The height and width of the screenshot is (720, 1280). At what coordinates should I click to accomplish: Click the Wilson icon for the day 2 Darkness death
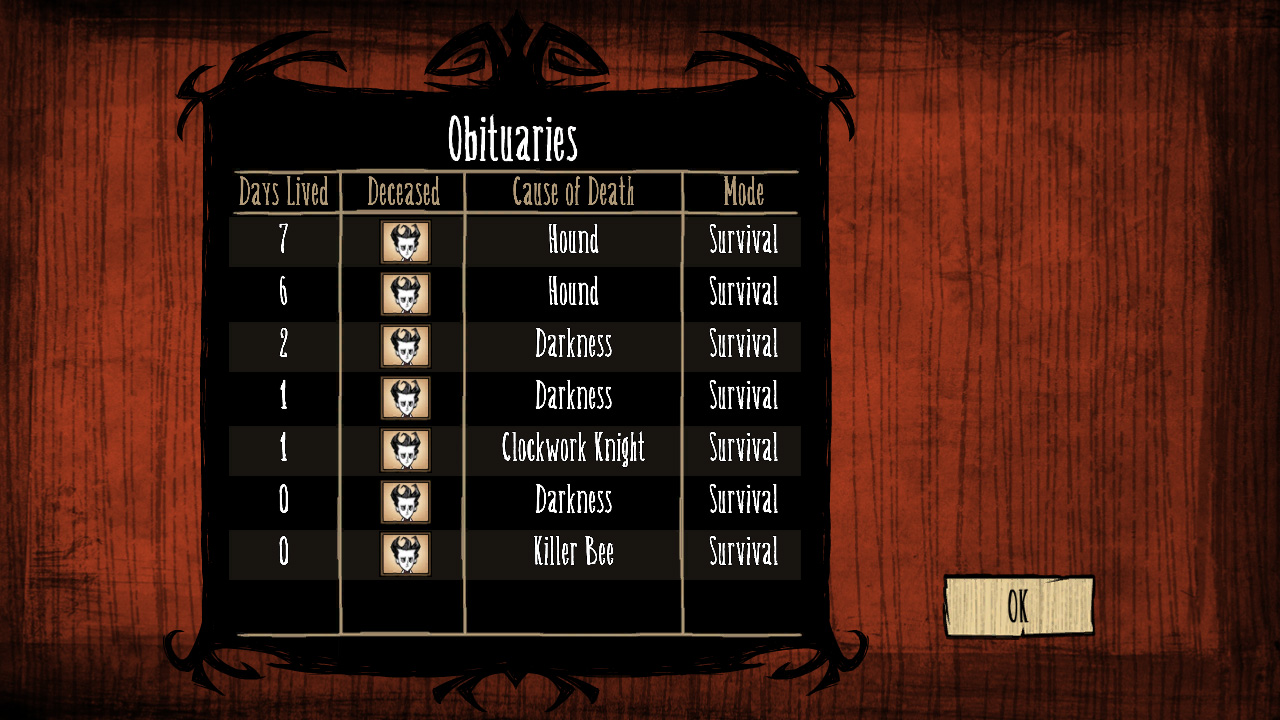pyautogui.click(x=403, y=345)
